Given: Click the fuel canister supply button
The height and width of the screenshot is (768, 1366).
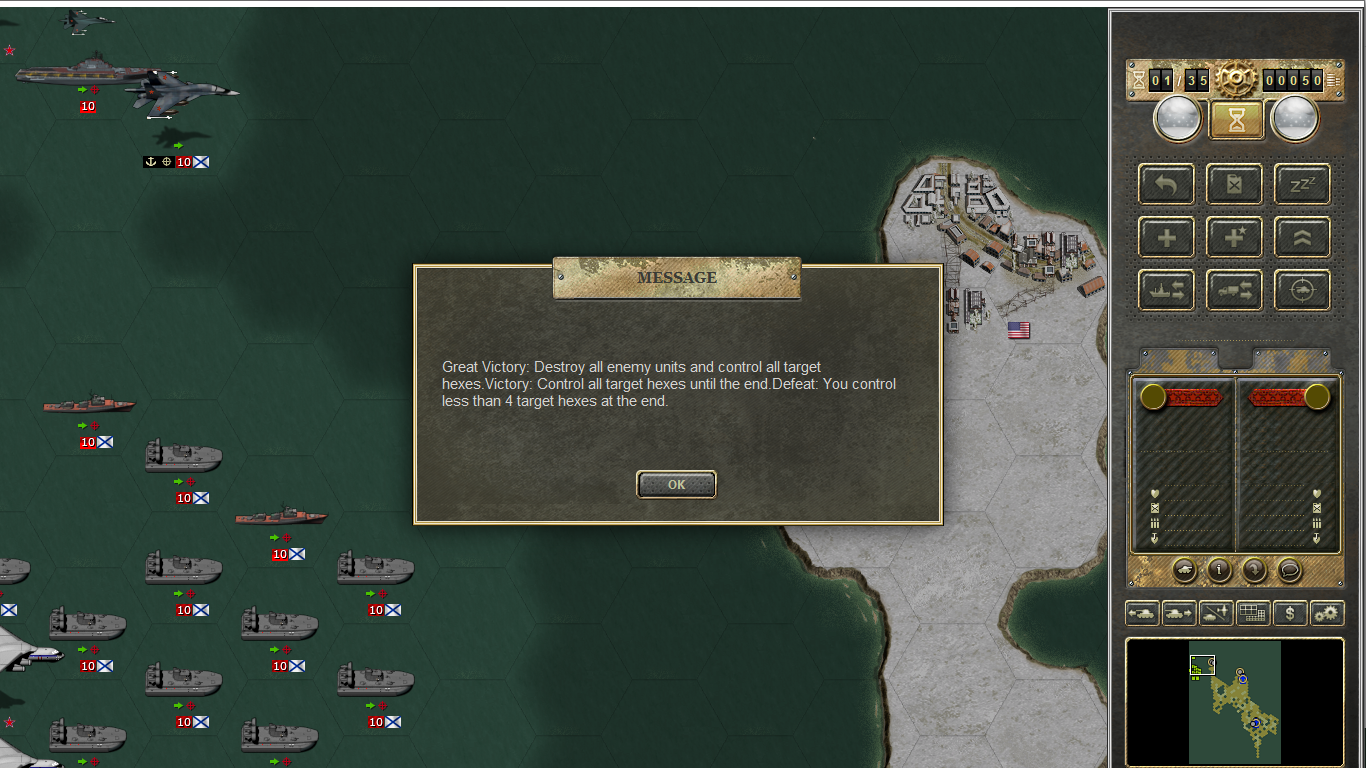Looking at the screenshot, I should point(1234,184).
